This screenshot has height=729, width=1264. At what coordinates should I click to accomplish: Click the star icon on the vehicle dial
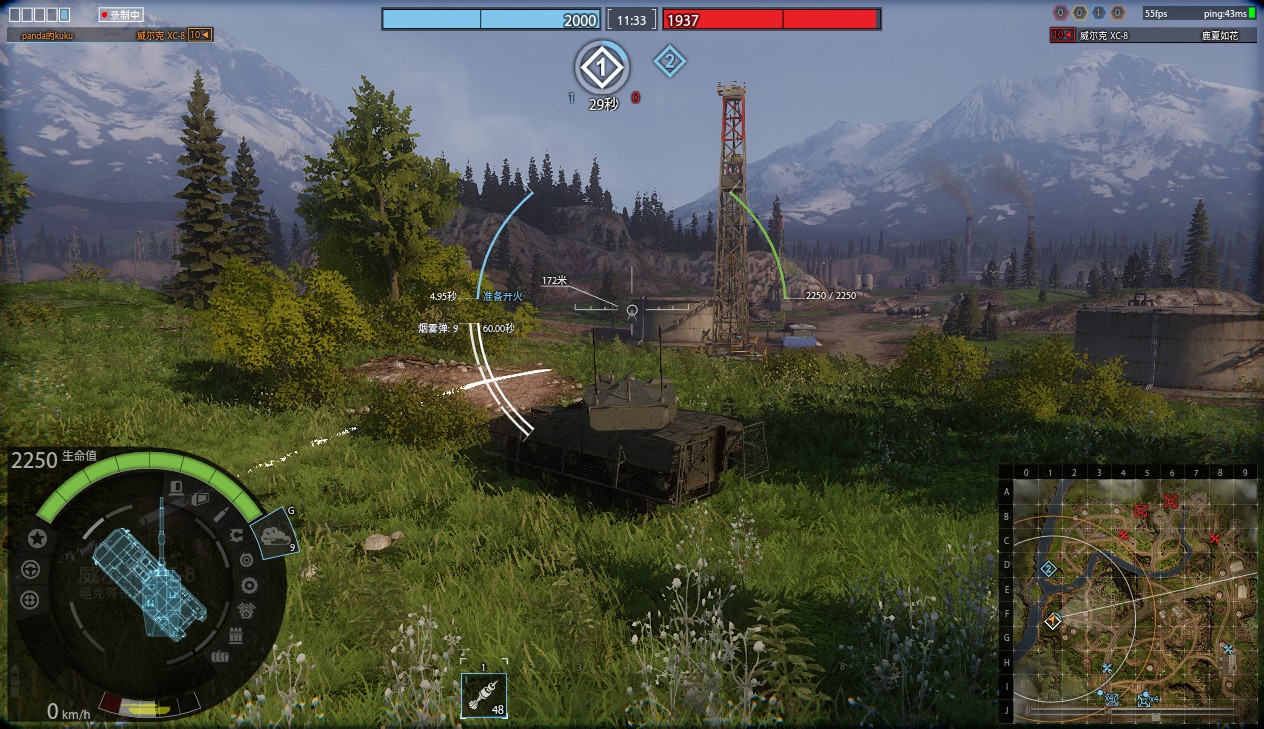37,539
